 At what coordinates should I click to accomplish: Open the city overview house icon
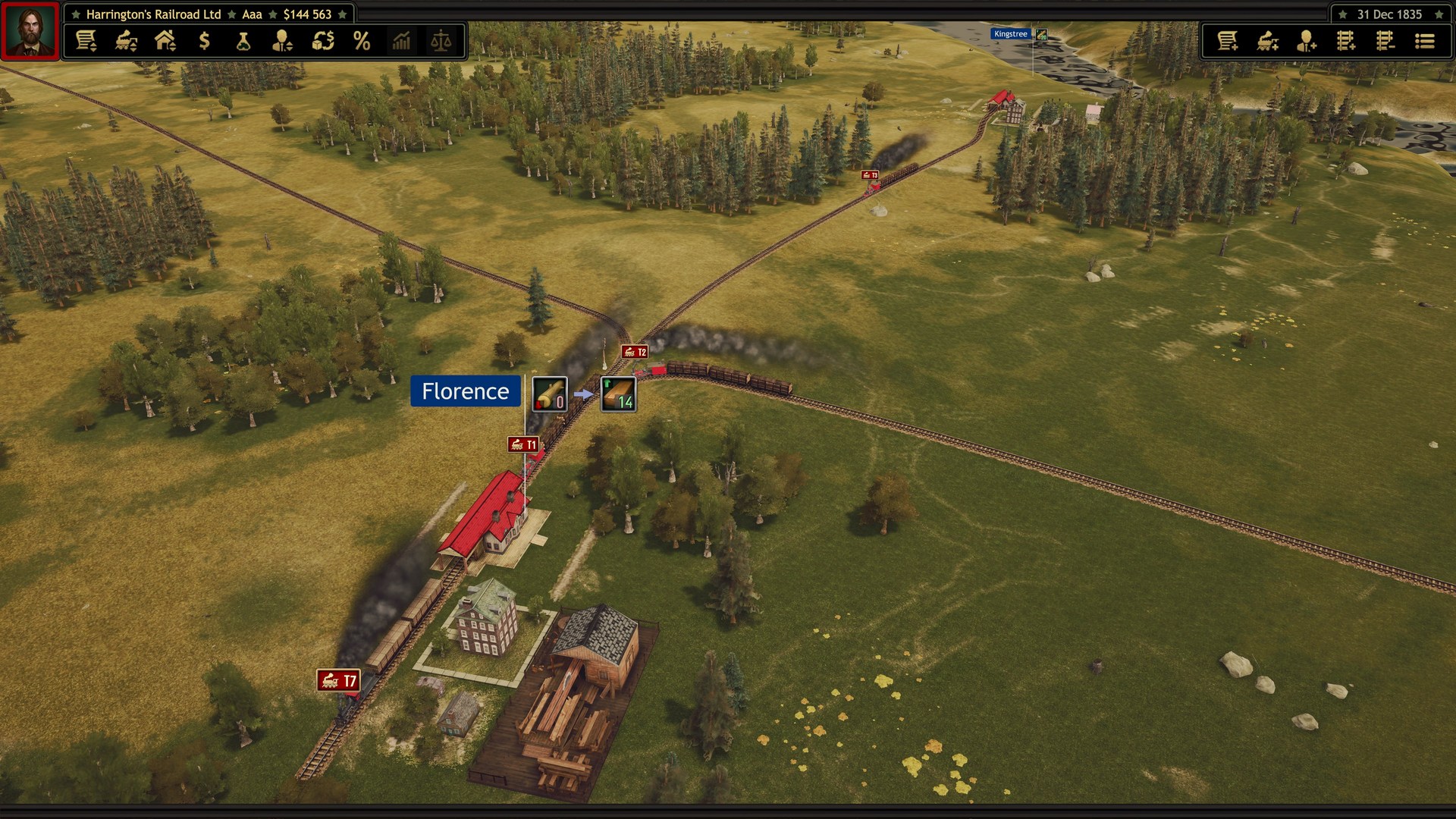(165, 42)
